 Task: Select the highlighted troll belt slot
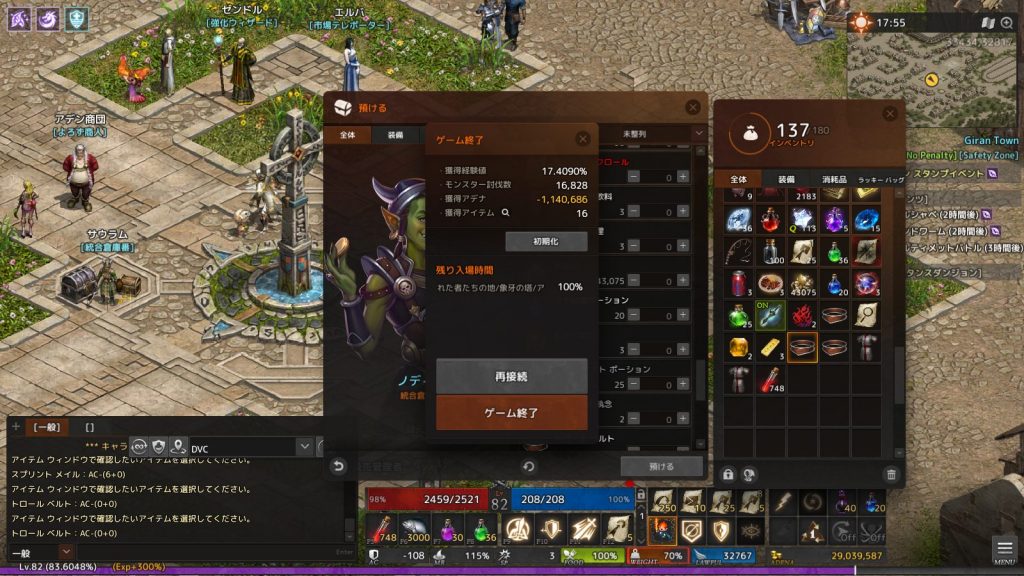click(x=802, y=347)
